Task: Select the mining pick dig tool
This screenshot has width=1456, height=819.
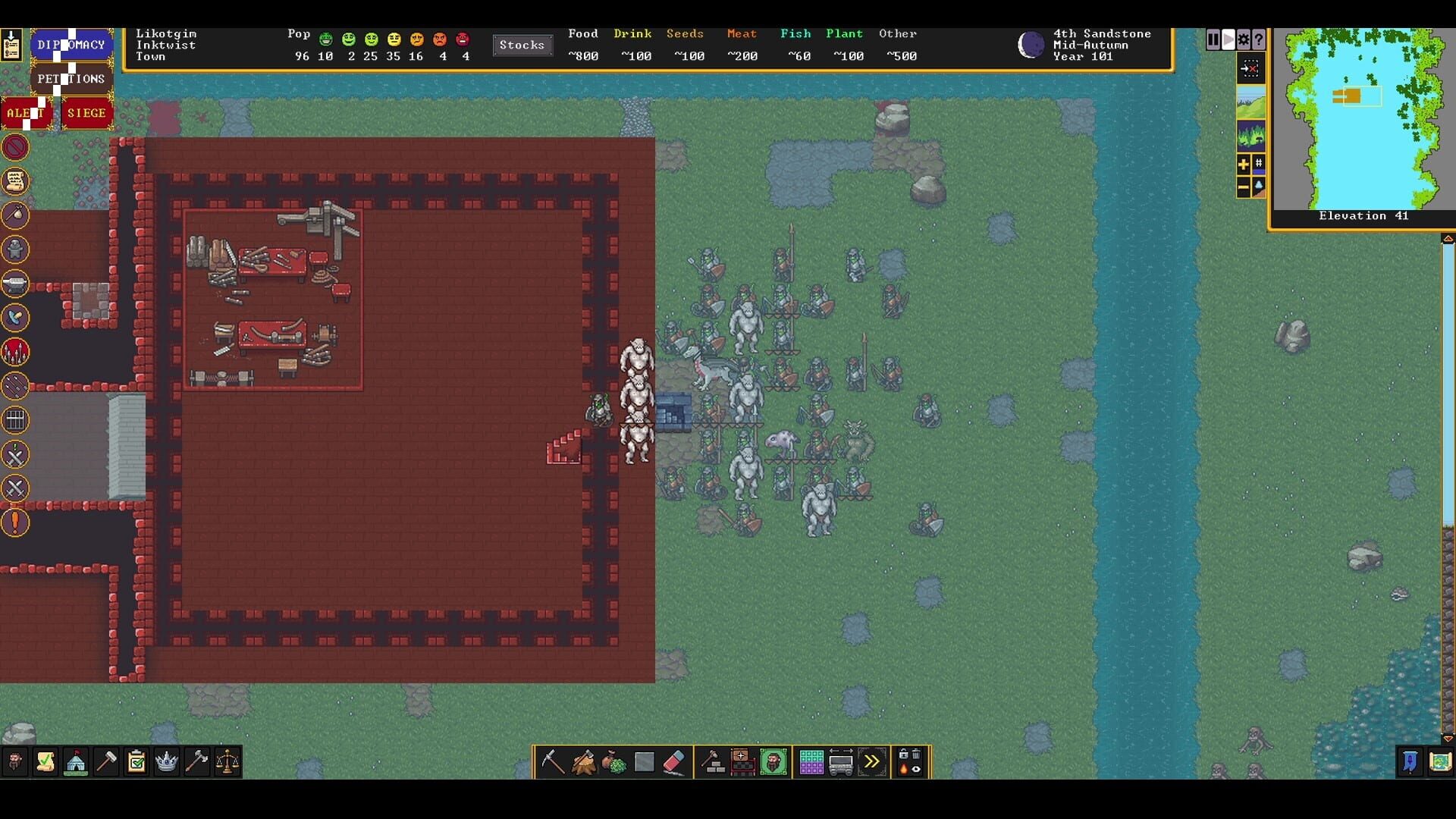Action: coord(552,762)
